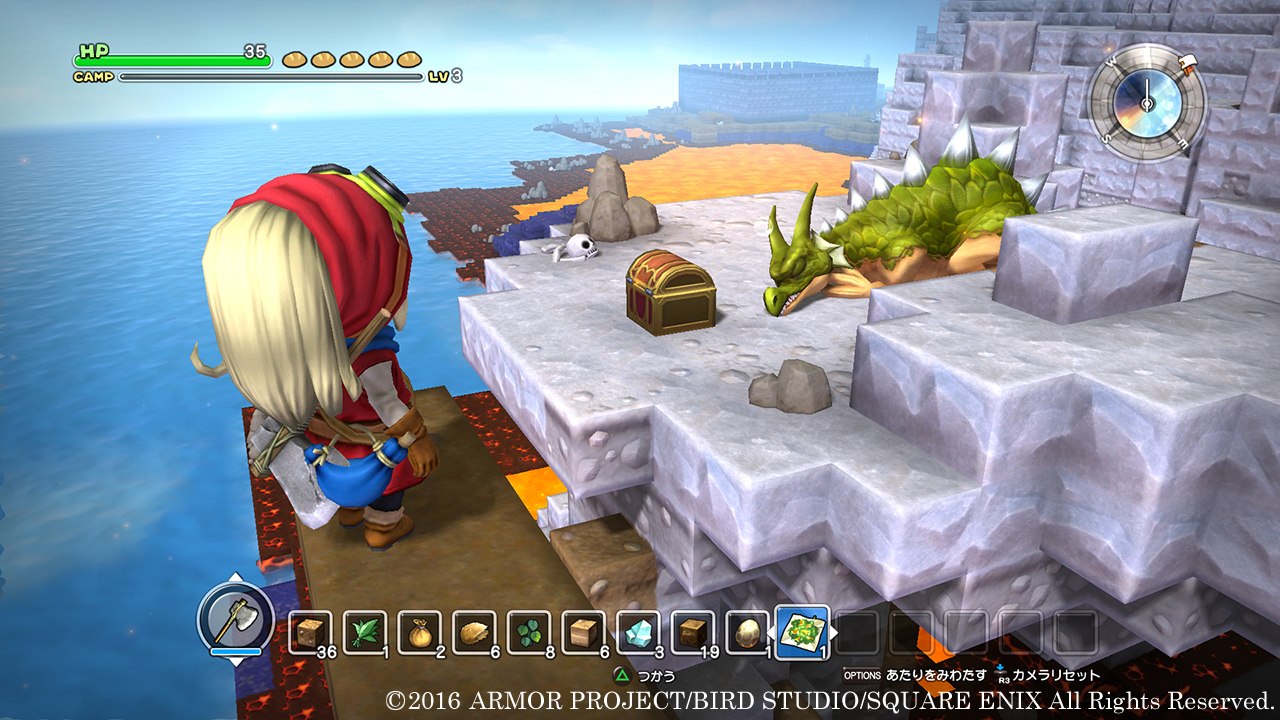This screenshot has width=1280, height=720.
Task: Click the highlighted map item slot
Action: 802,633
